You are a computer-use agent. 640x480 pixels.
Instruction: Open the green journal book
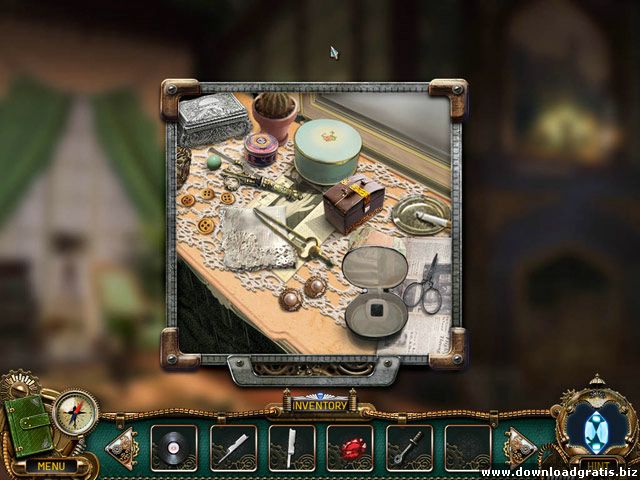click(x=28, y=427)
